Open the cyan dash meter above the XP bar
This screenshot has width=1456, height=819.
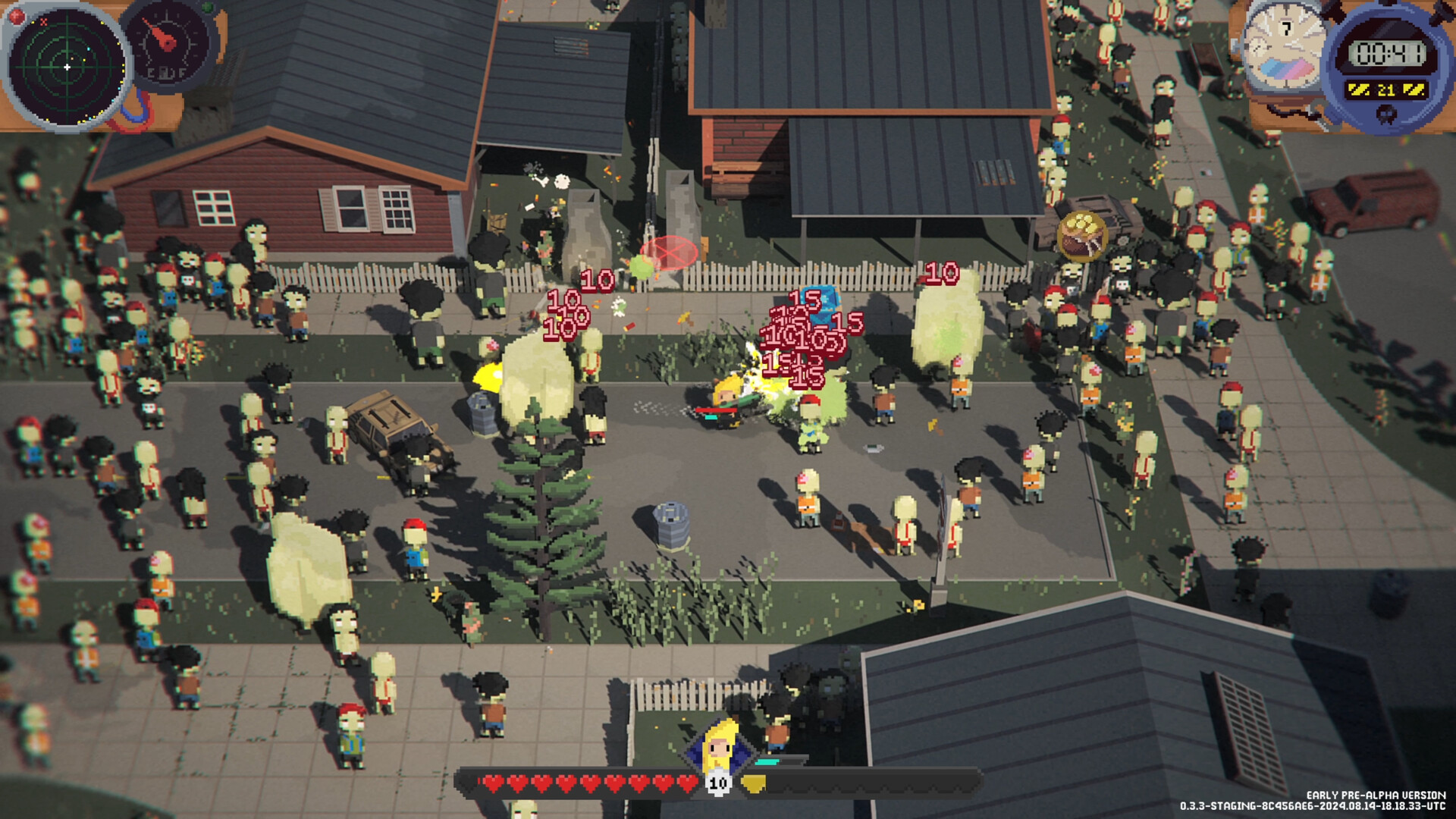coord(767,761)
